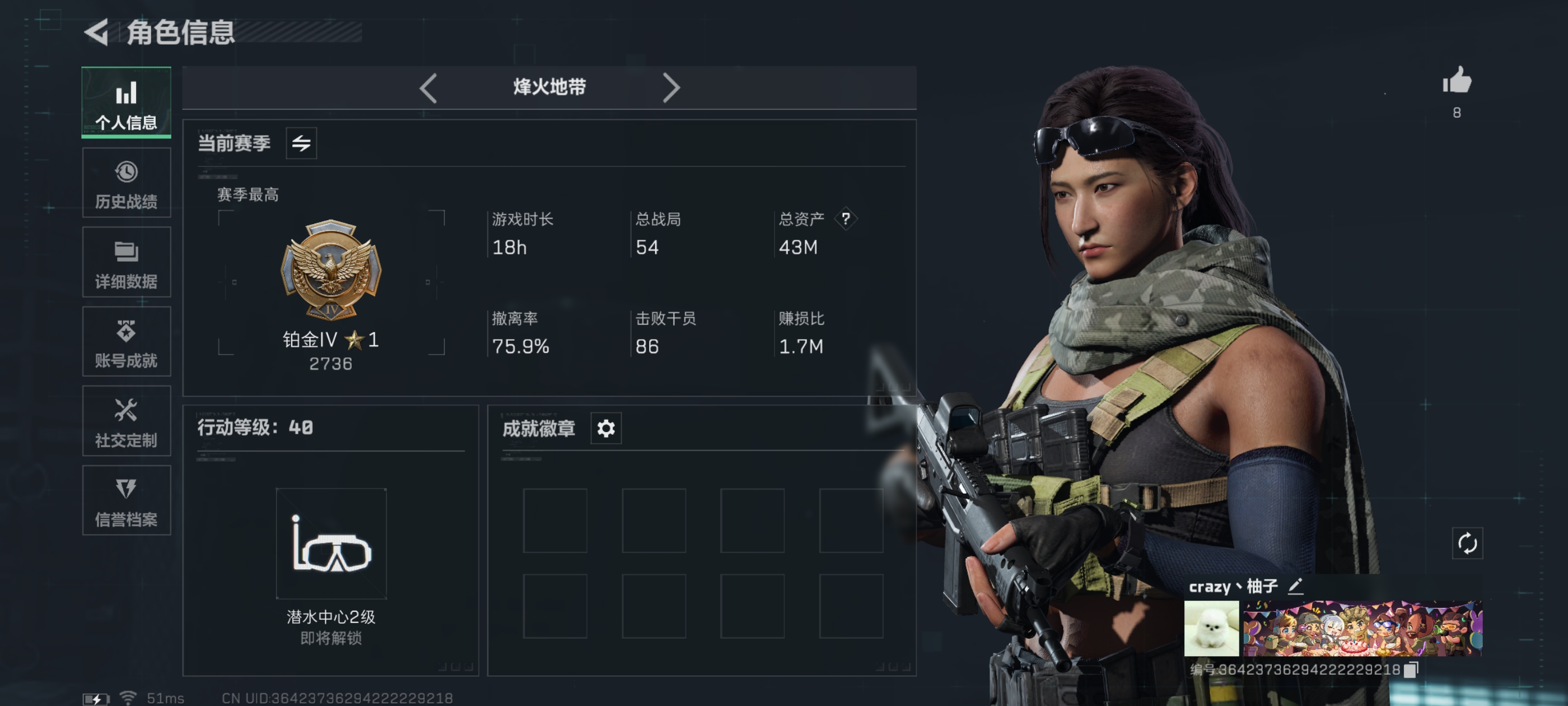The height and width of the screenshot is (706, 1568).
Task: Click the season switch icon next to 当前赛季
Action: click(x=302, y=144)
